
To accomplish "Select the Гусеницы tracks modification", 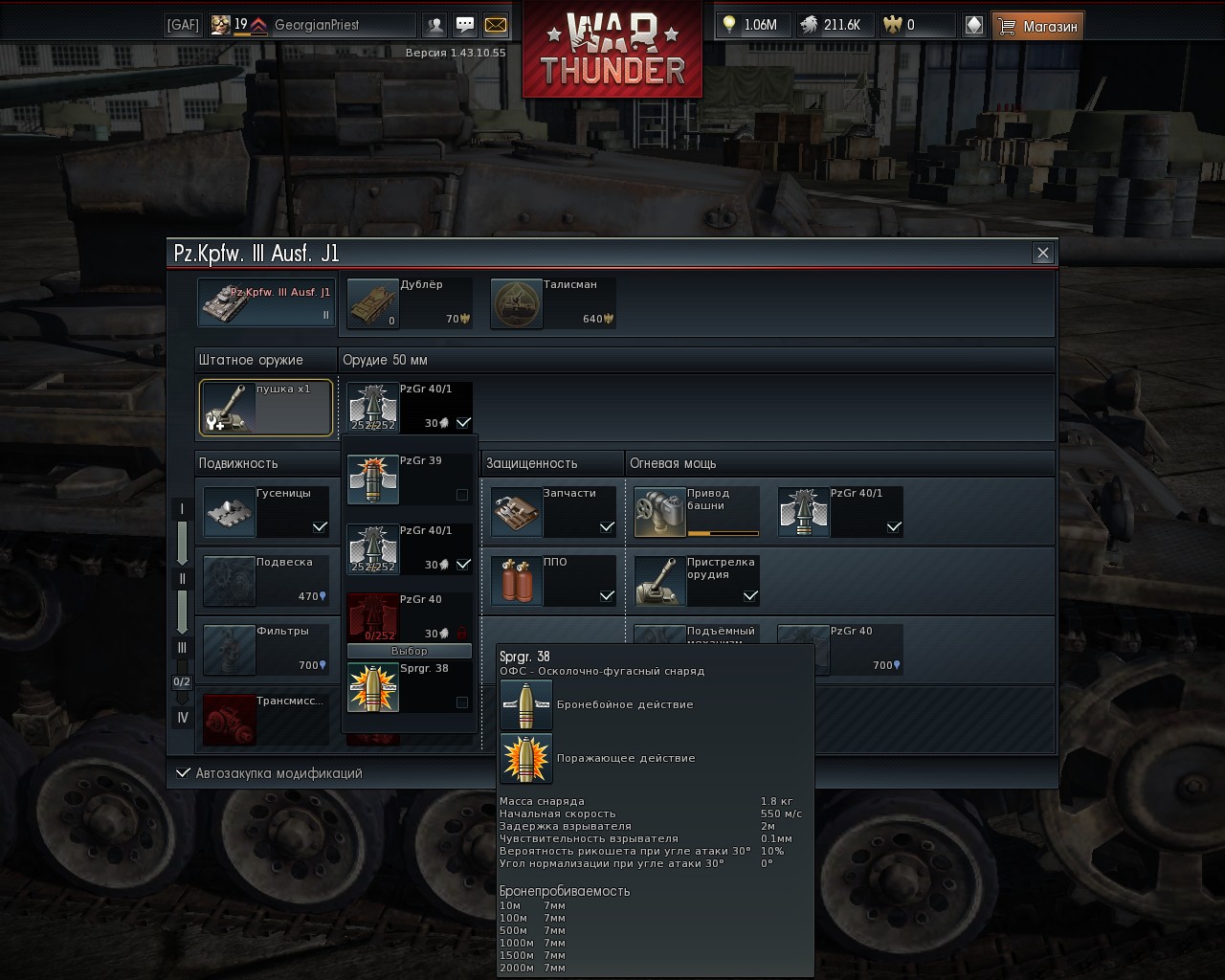I will 265,512.
